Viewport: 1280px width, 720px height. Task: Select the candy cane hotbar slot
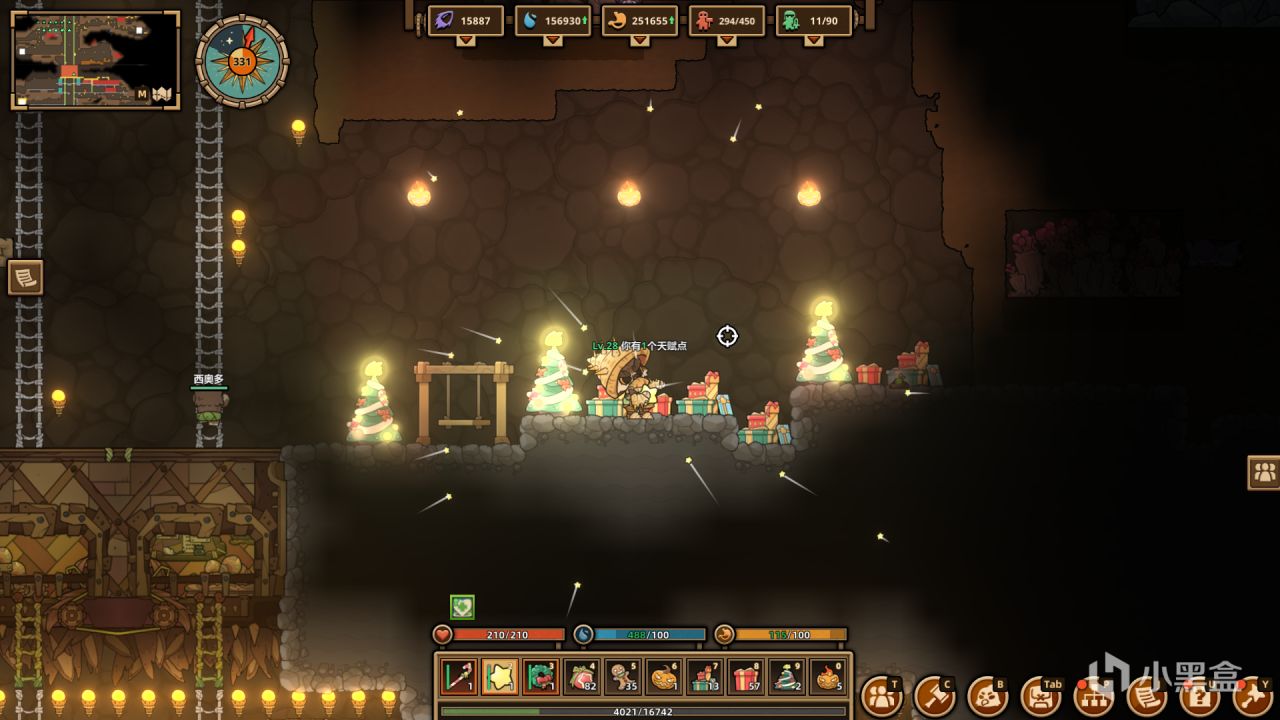point(459,677)
